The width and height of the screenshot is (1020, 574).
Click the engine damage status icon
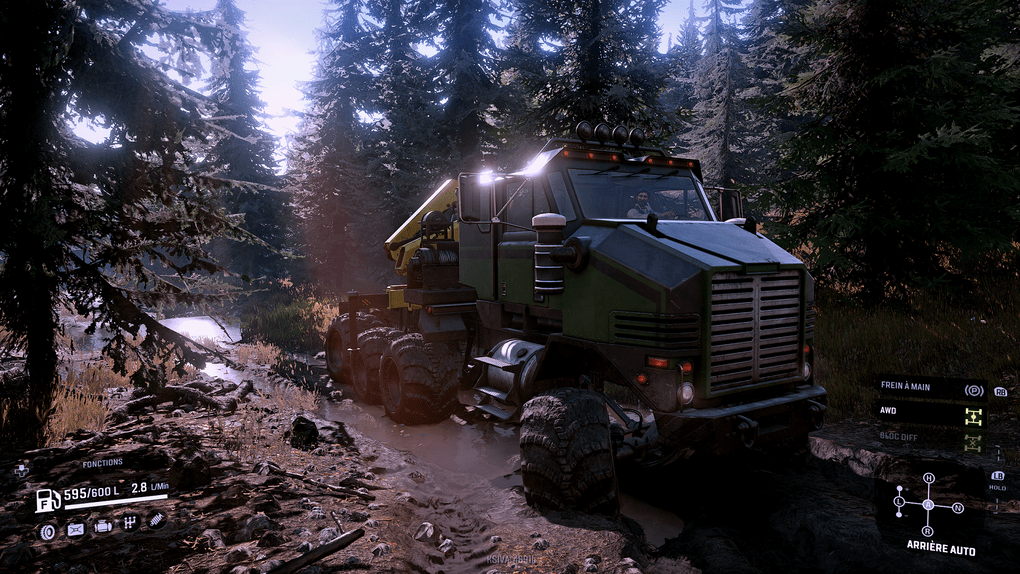(x=103, y=526)
